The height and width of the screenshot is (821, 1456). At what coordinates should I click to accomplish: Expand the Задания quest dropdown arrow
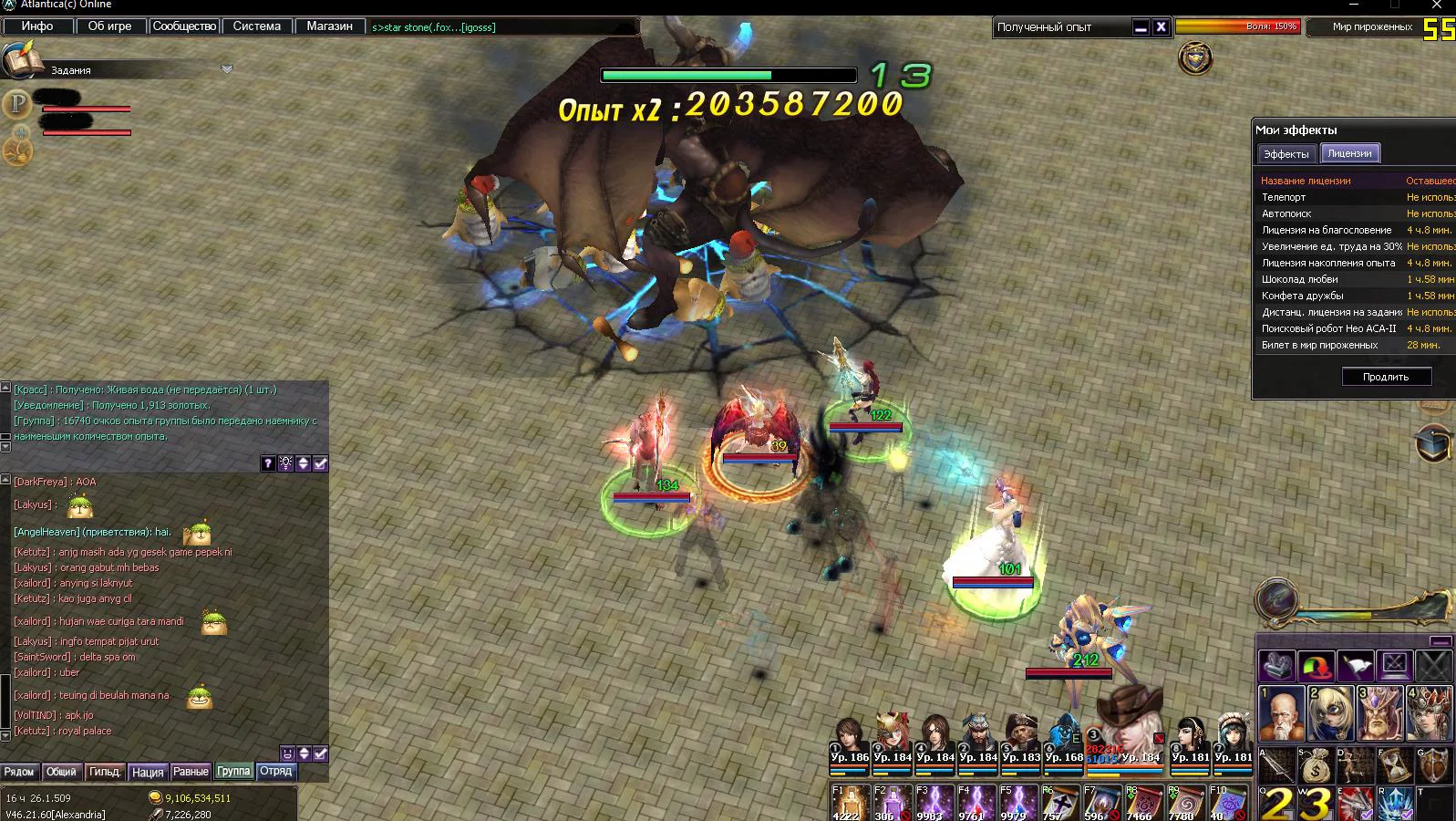point(227,69)
